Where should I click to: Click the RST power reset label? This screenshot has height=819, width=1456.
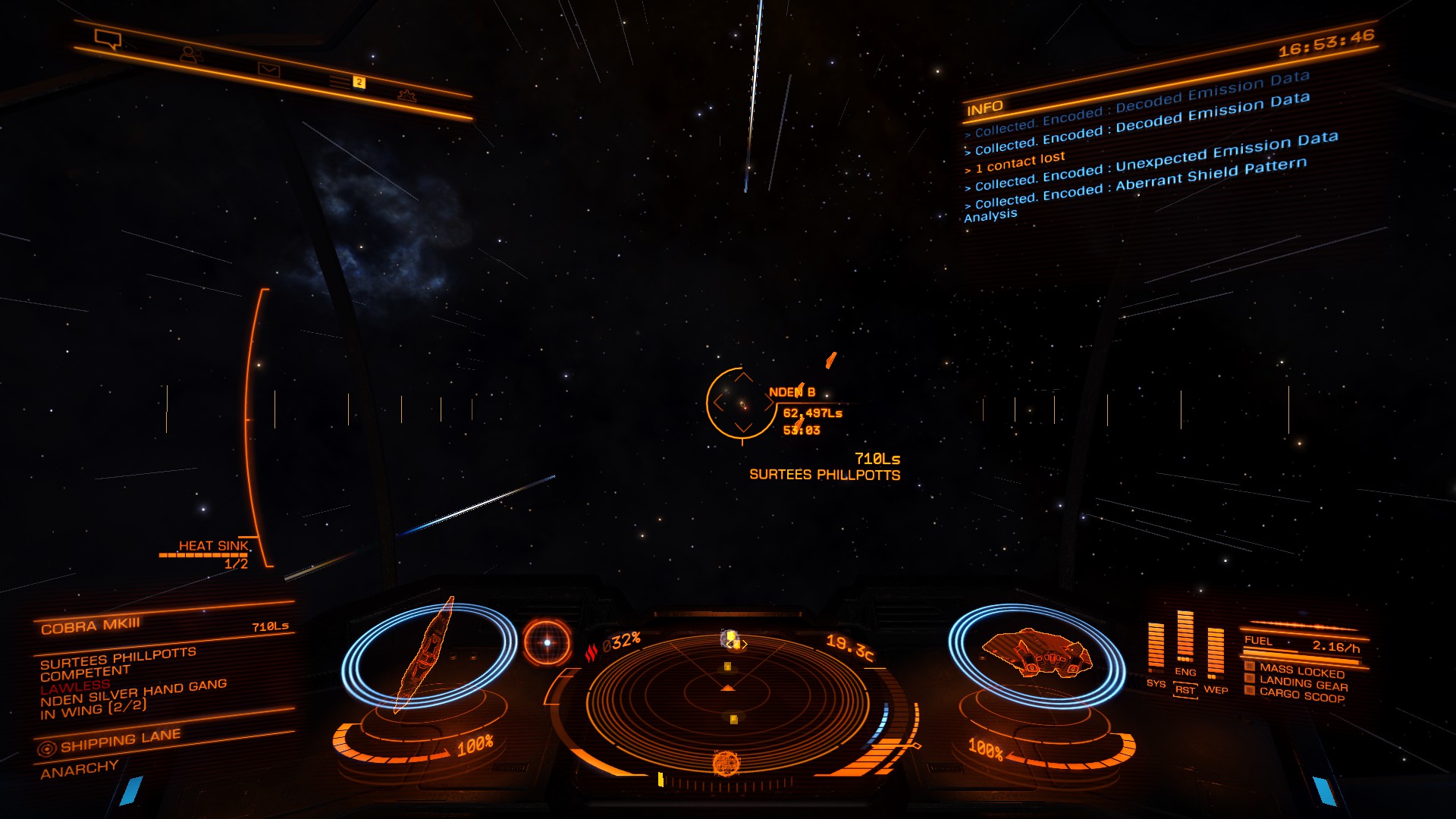[1185, 690]
